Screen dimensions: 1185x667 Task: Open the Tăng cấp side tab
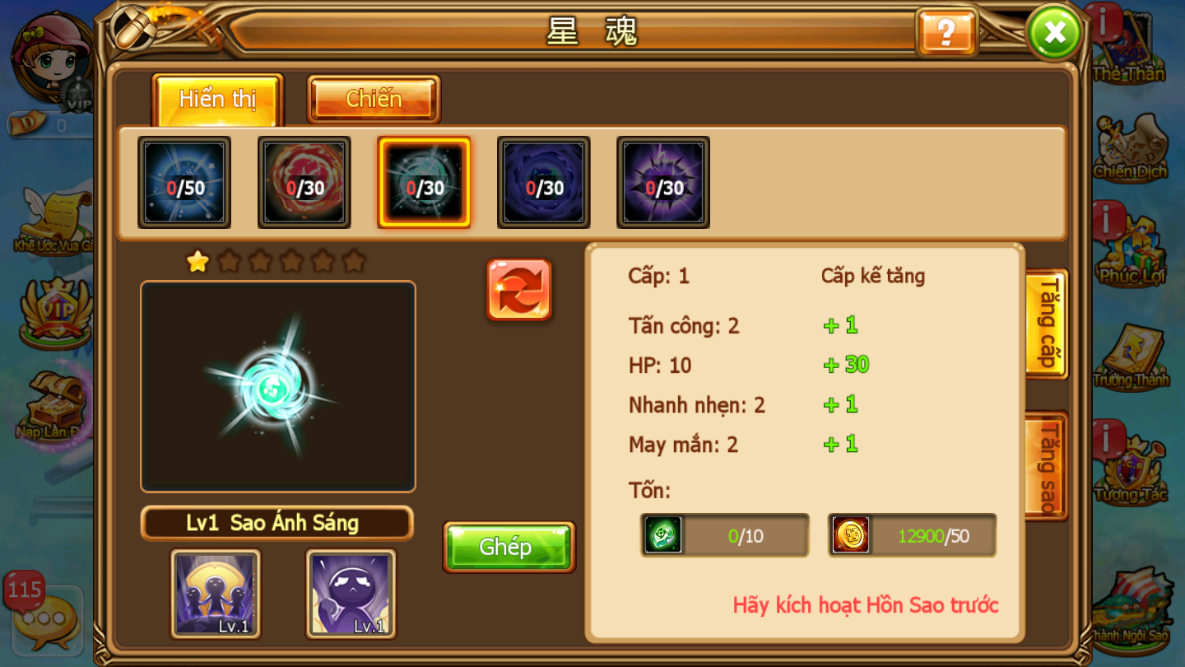1047,324
